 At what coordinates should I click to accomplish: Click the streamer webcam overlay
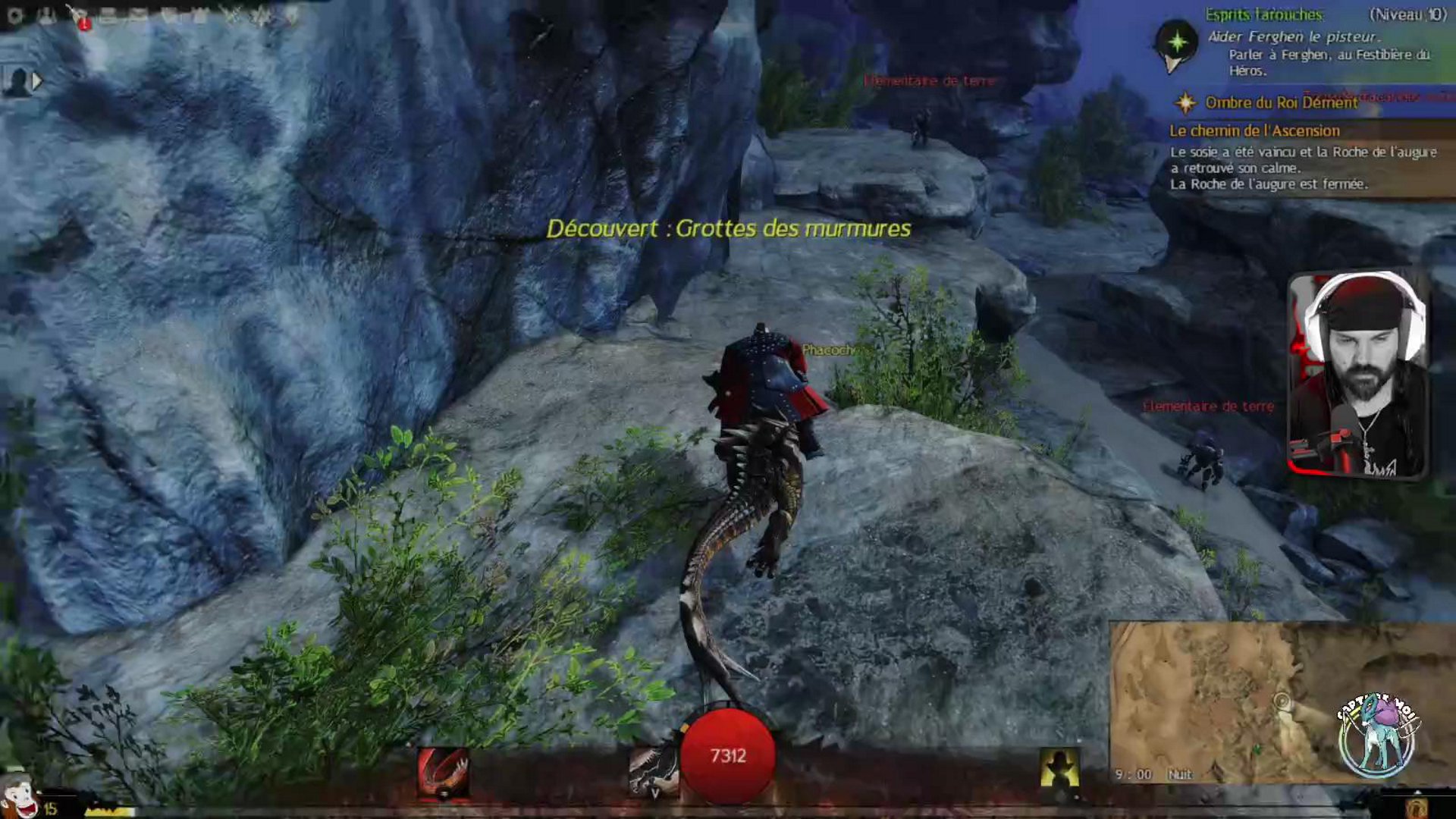(1358, 375)
